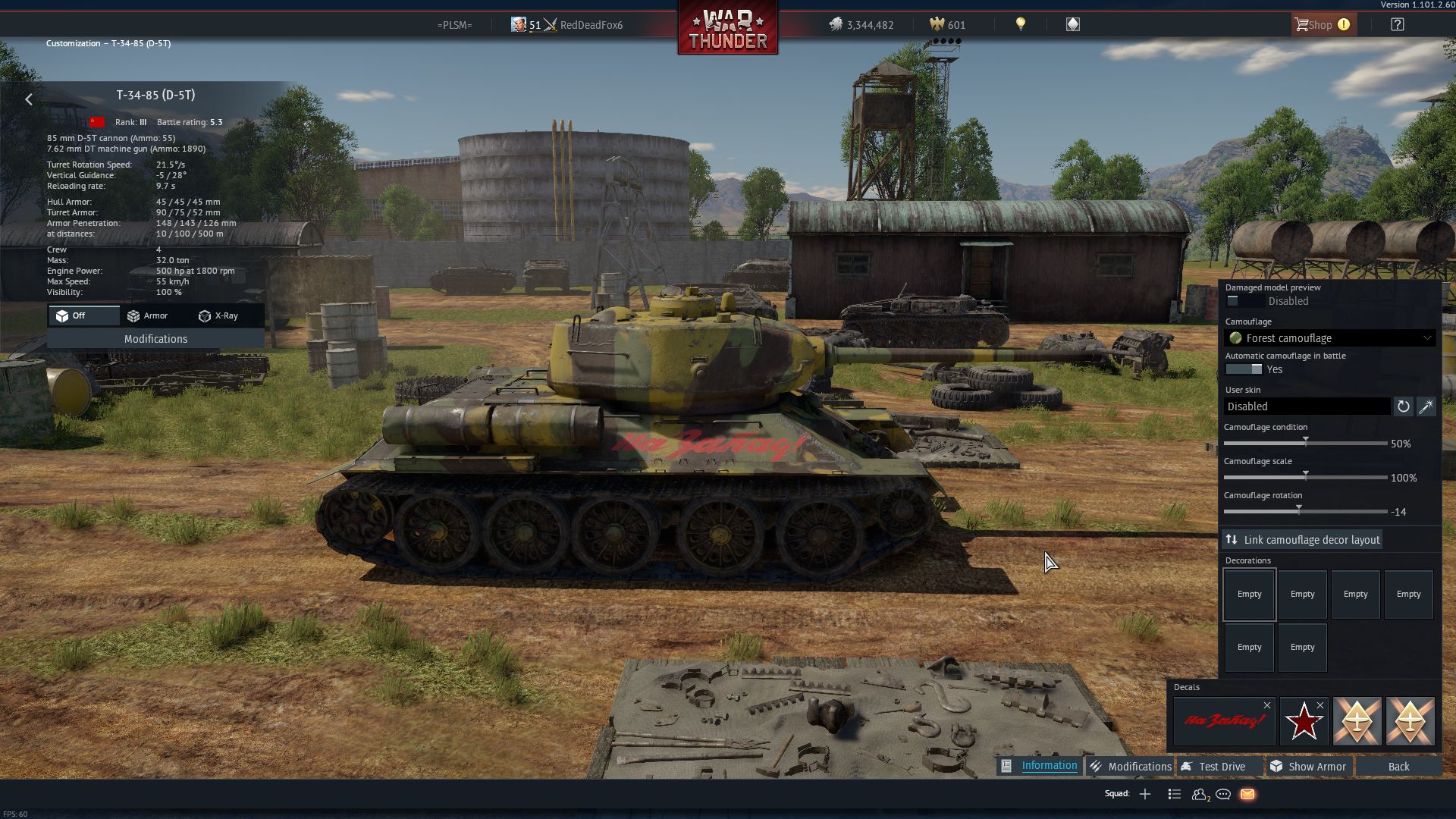Open the Shop
Image resolution: width=1456 pixels, height=819 pixels.
(1320, 25)
